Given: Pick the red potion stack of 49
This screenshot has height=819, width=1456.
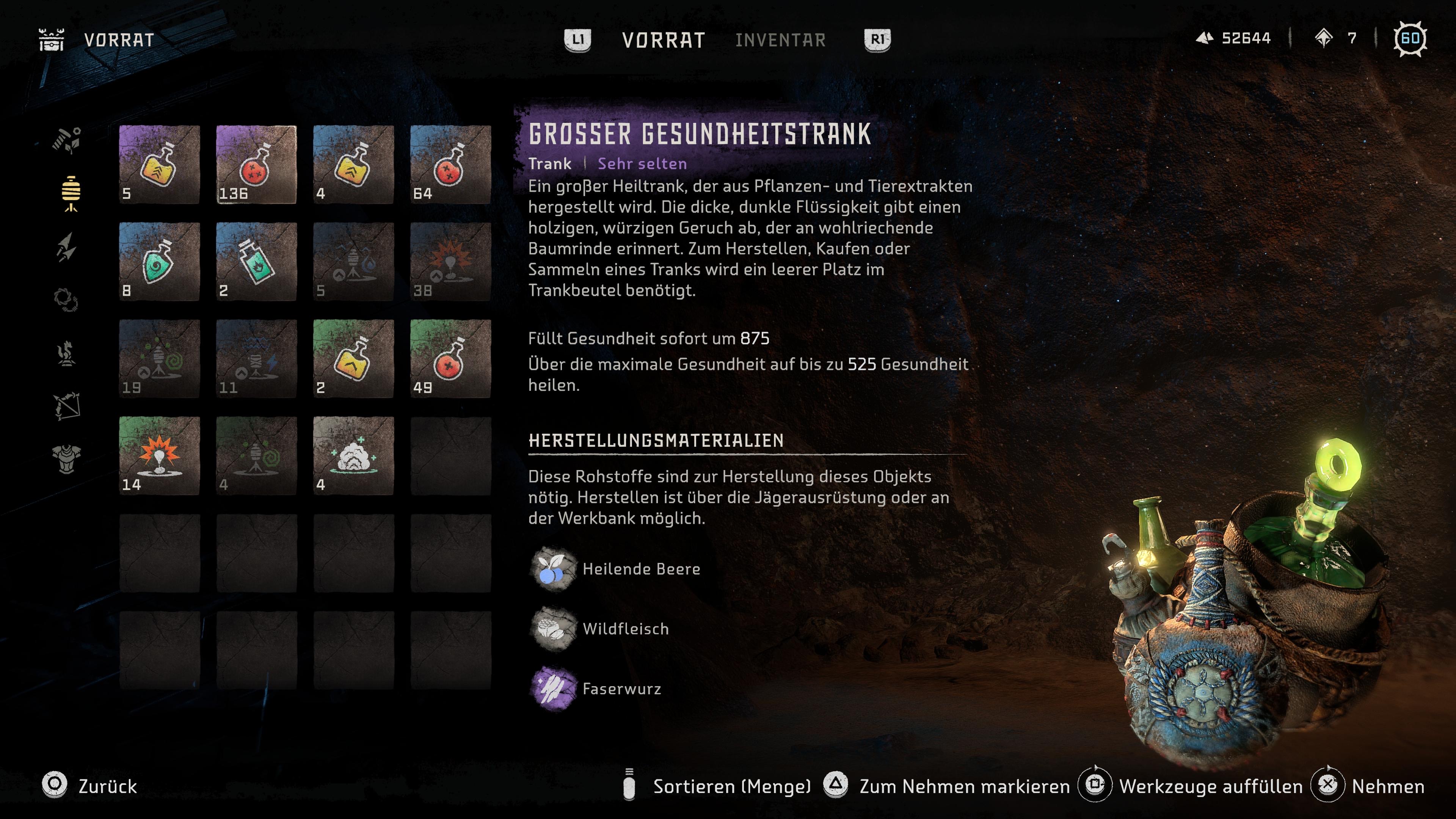Looking at the screenshot, I should point(450,359).
